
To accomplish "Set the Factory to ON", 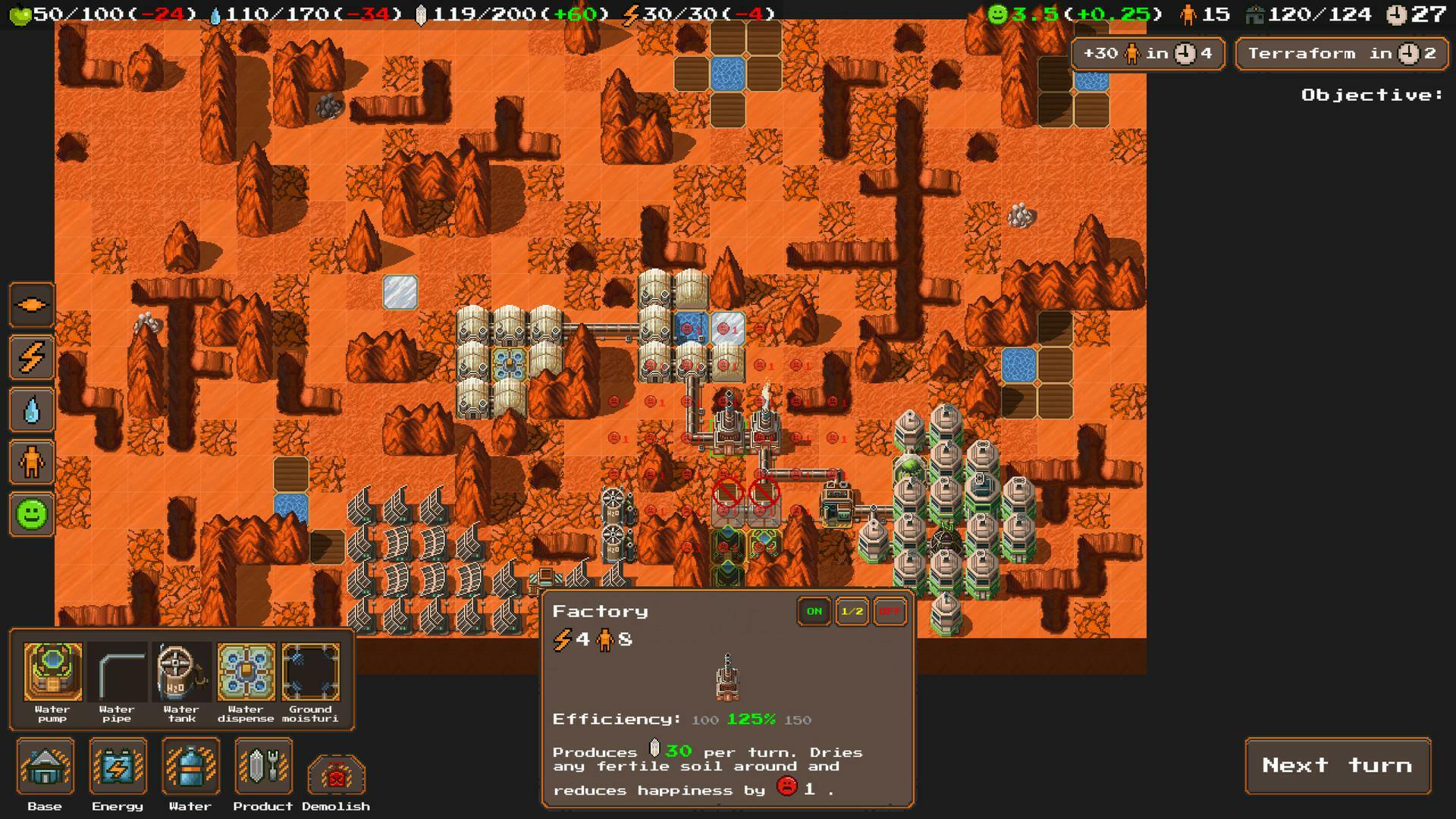I will [813, 611].
